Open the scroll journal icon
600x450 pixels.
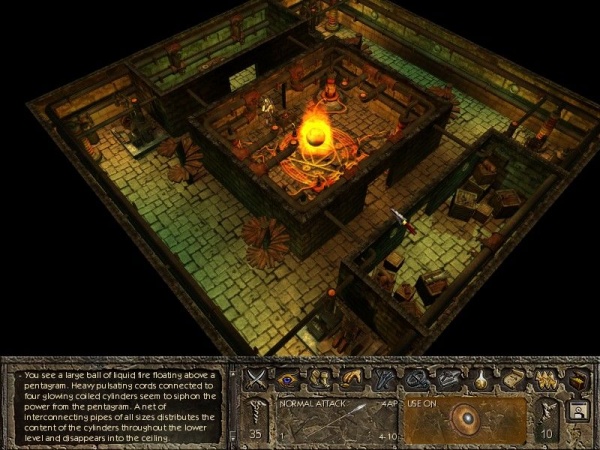pyautogui.click(x=512, y=379)
